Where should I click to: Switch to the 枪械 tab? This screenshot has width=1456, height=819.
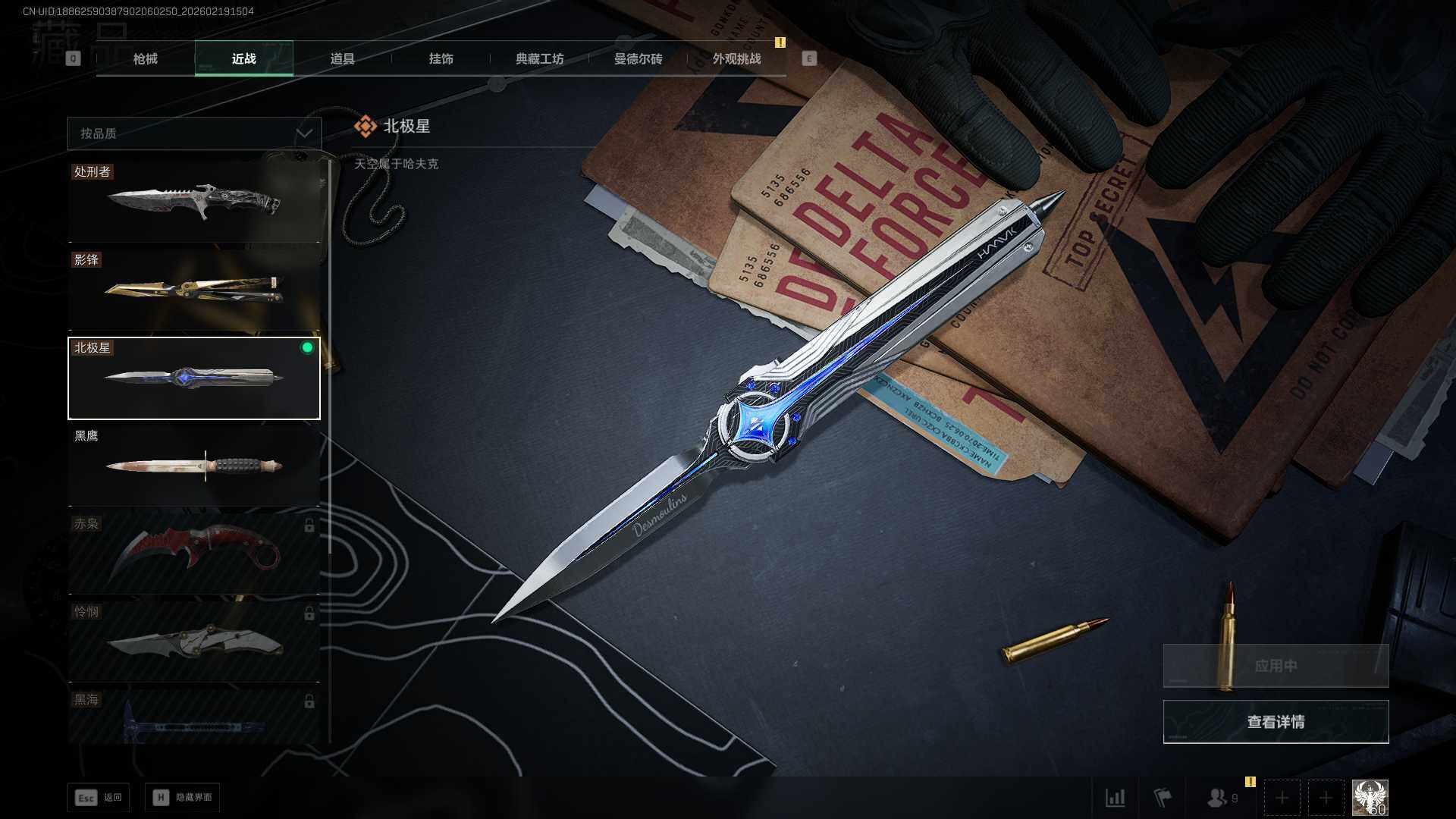(145, 58)
